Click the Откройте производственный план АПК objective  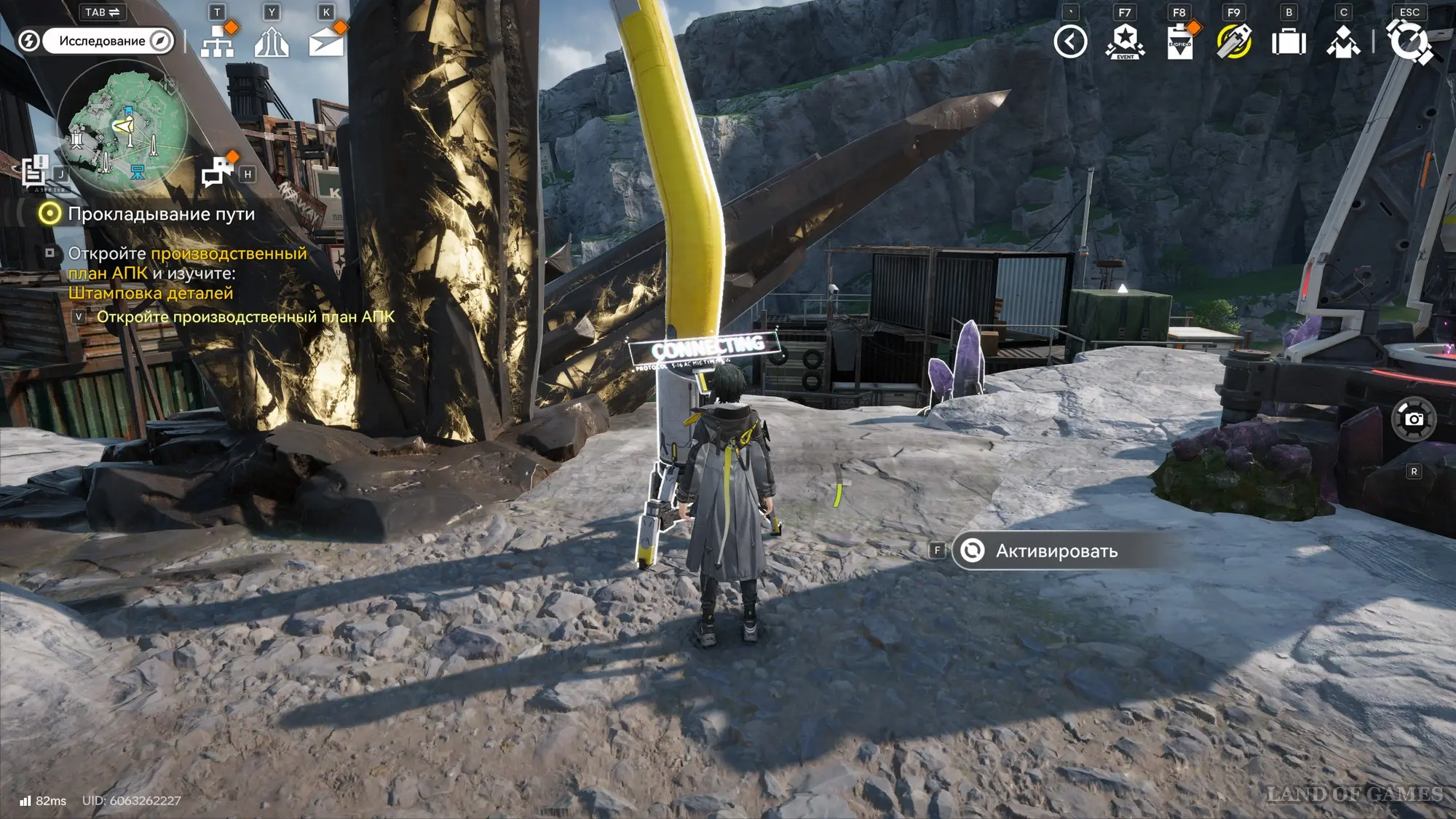(245, 317)
